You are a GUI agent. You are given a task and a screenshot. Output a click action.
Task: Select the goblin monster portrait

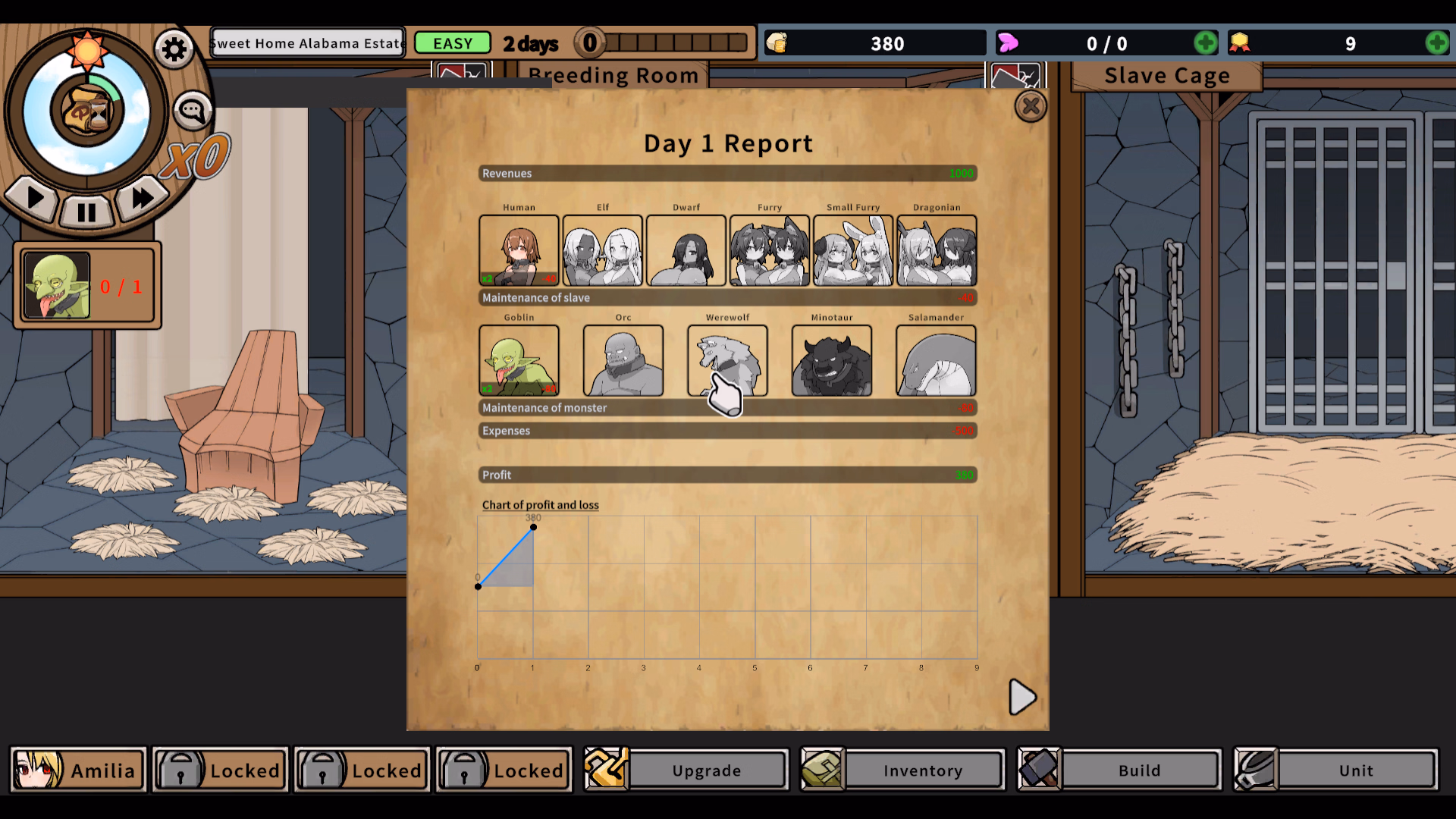click(x=519, y=360)
